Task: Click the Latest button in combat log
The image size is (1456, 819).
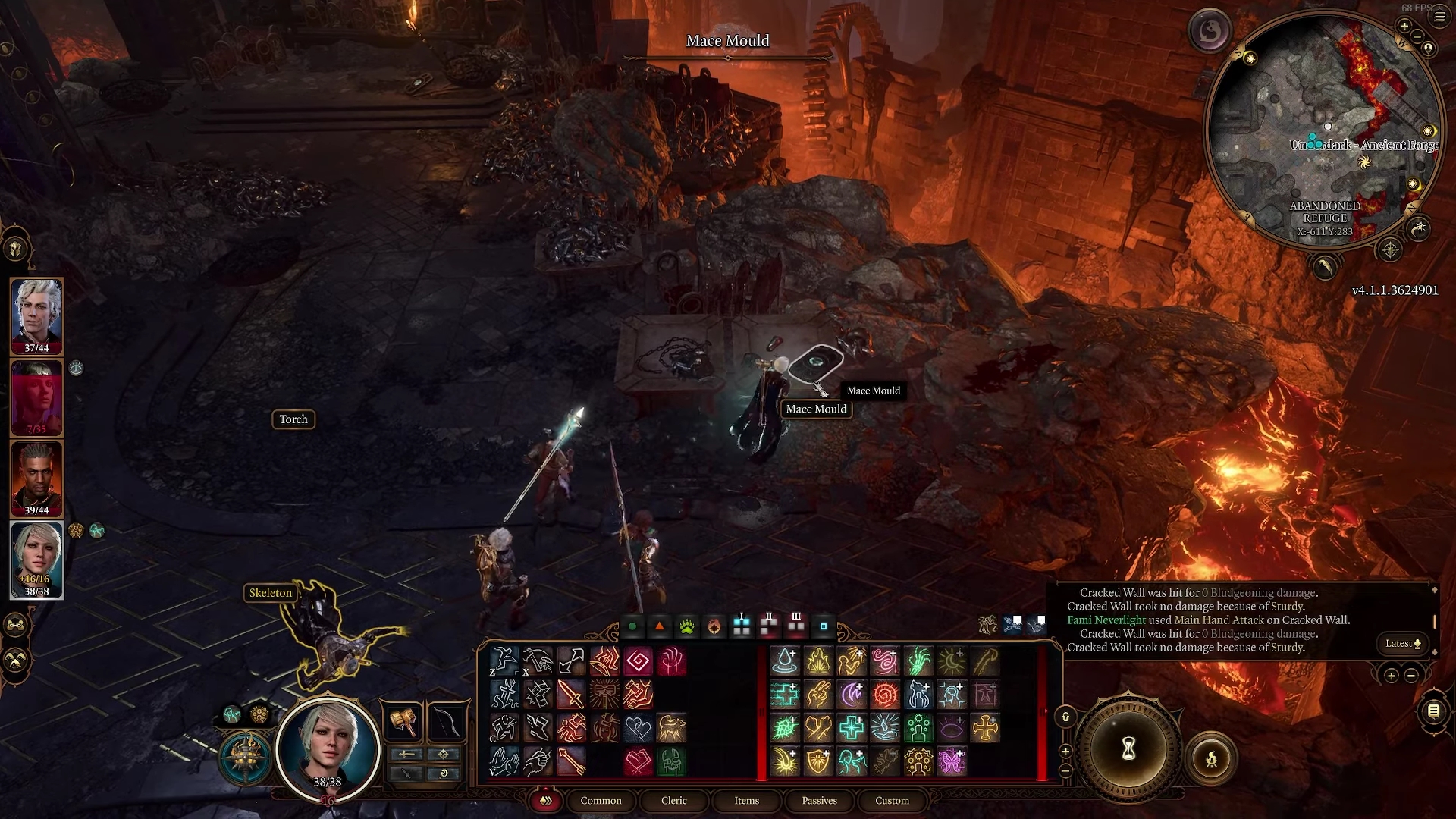Action: tap(1402, 644)
